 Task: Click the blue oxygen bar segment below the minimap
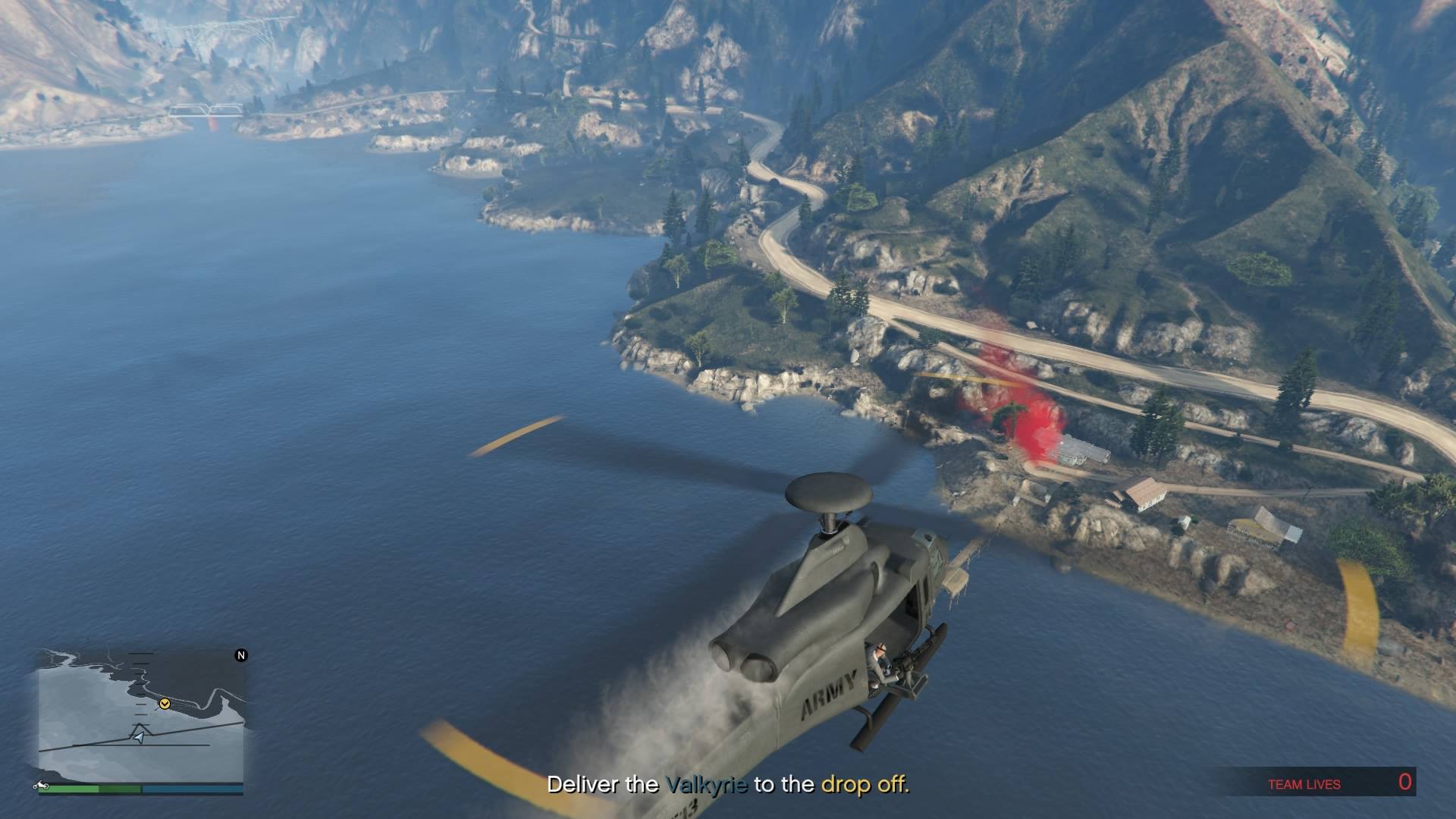(190, 787)
